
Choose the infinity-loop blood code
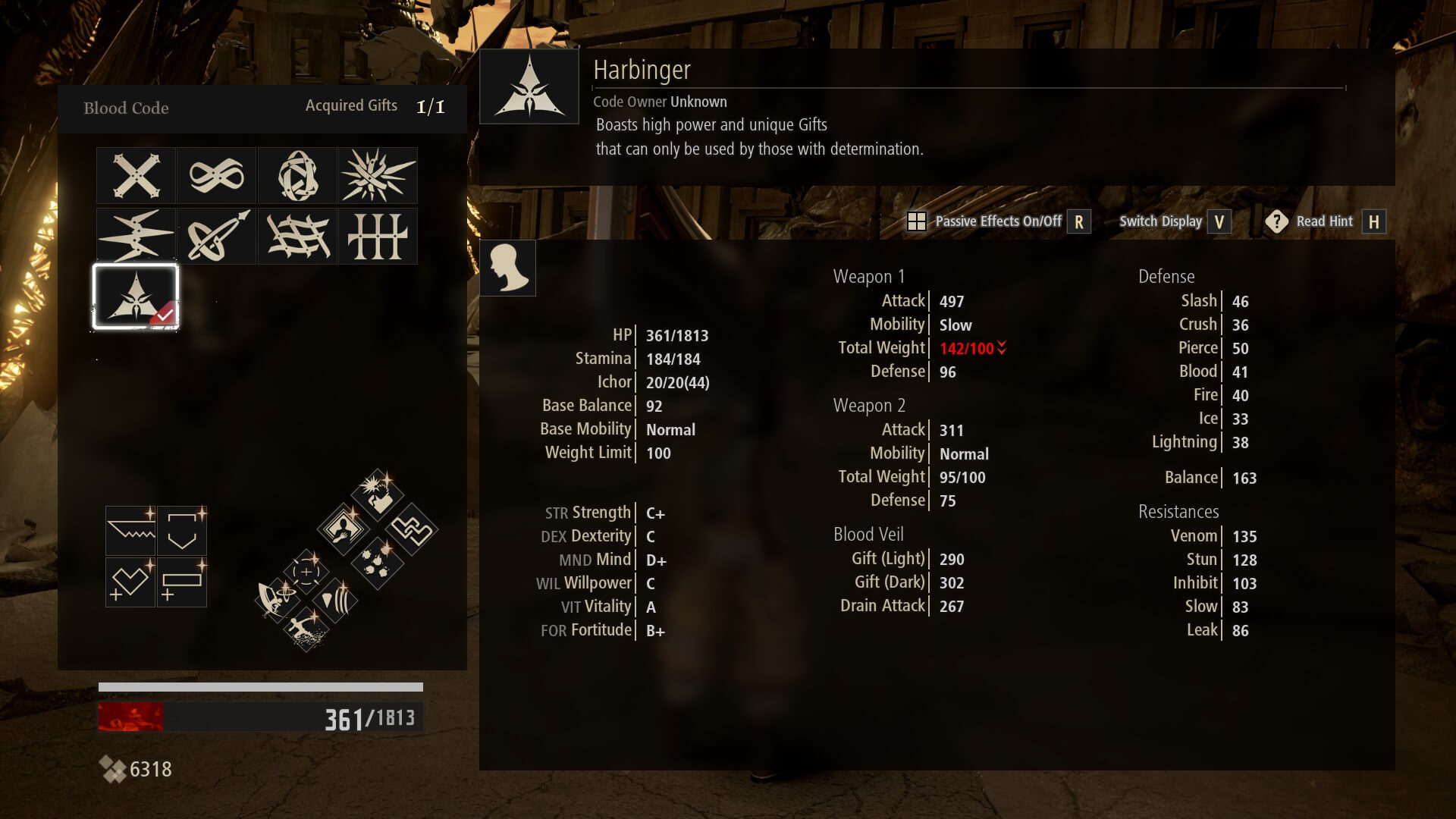(x=217, y=176)
